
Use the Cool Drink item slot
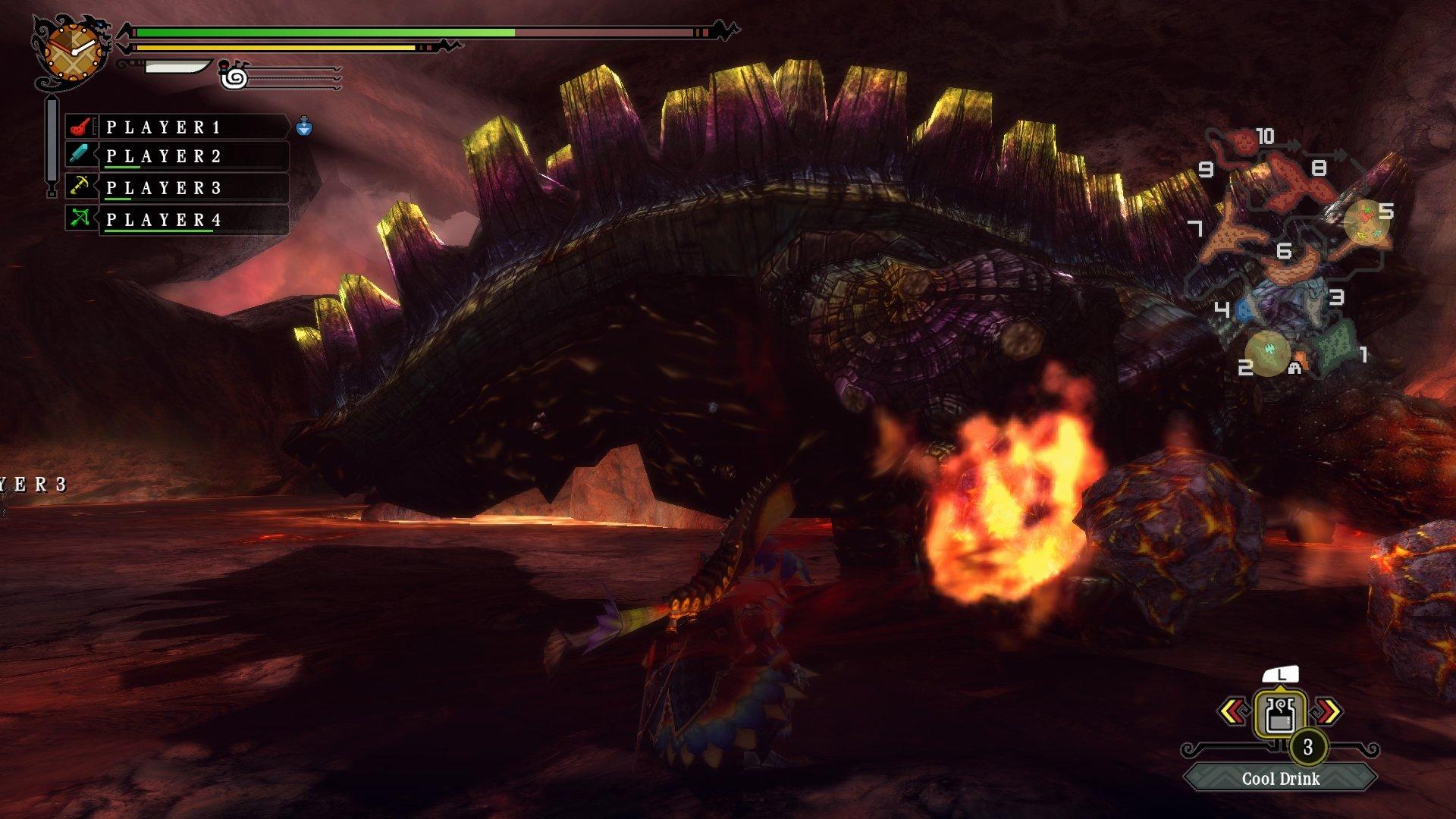(x=1279, y=713)
